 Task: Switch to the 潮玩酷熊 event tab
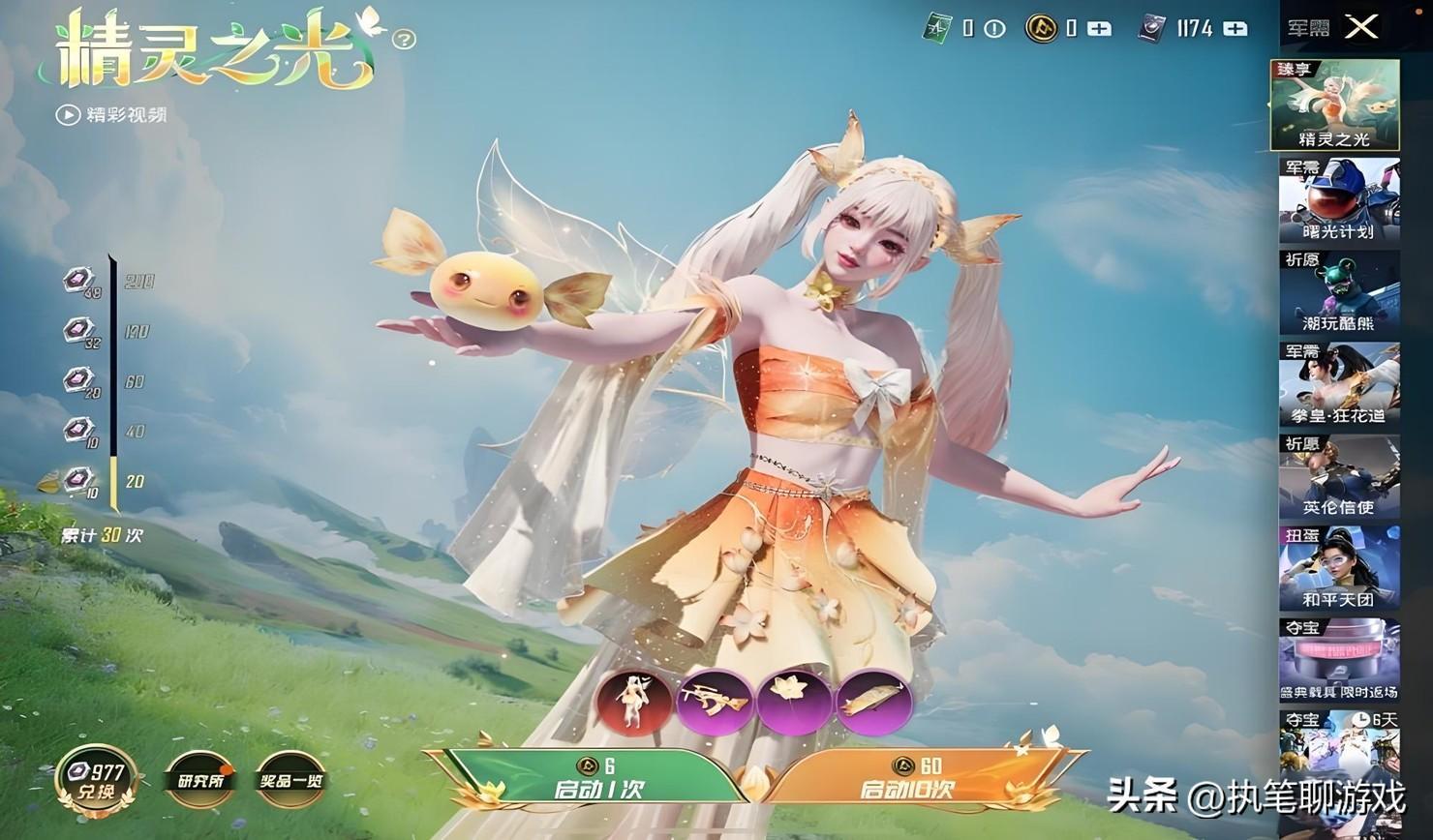point(1339,292)
